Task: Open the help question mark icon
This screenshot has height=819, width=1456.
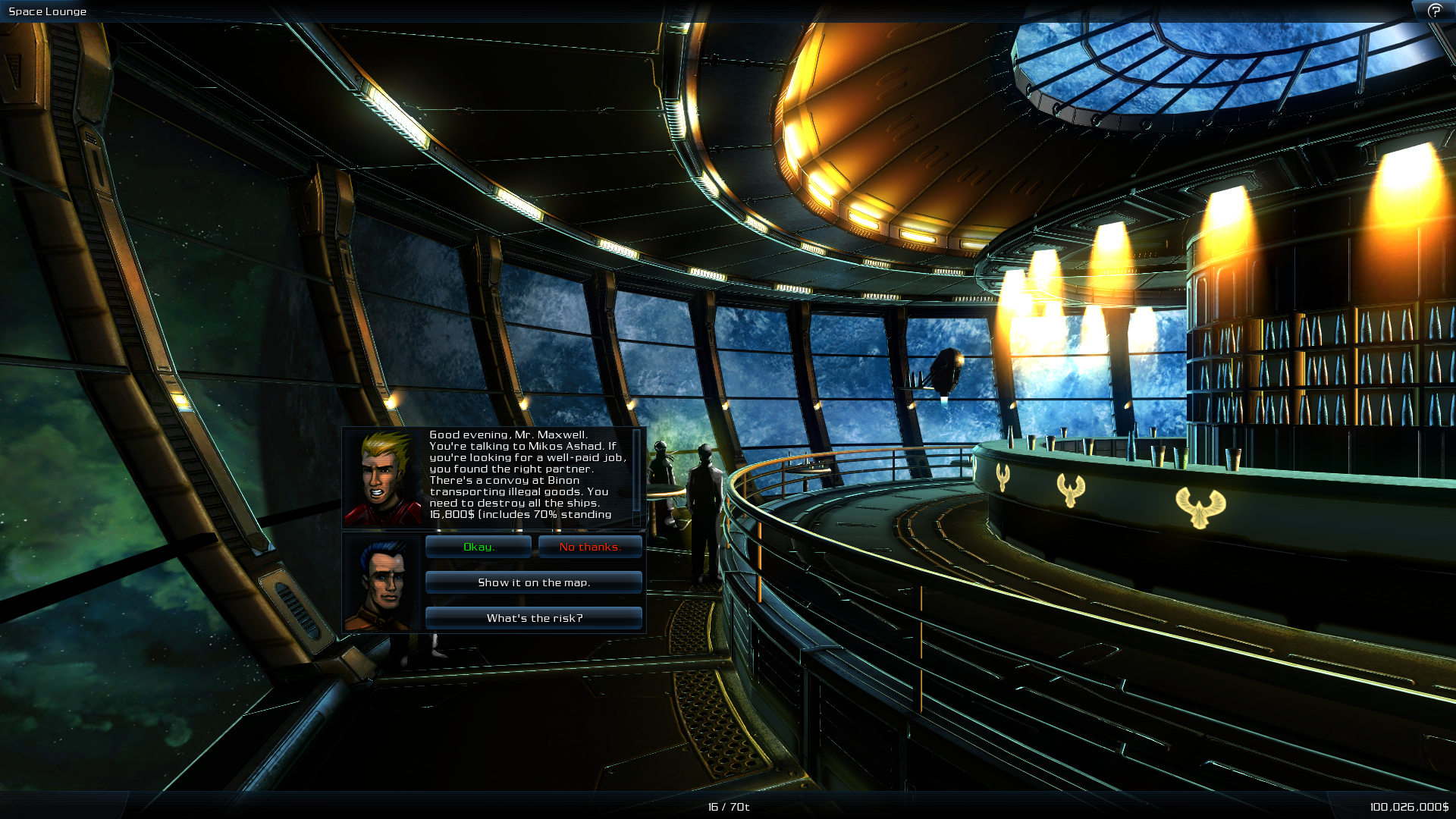Action: 1435,11
